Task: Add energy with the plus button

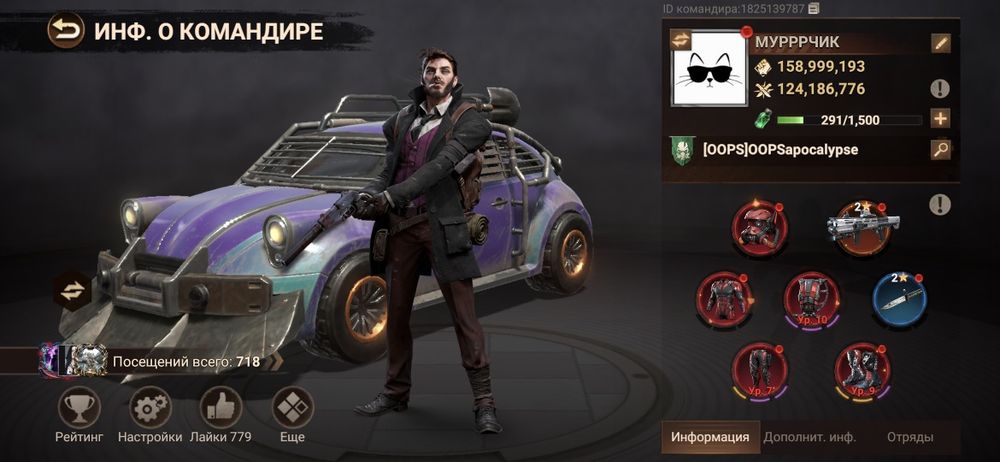Action: click(x=940, y=119)
